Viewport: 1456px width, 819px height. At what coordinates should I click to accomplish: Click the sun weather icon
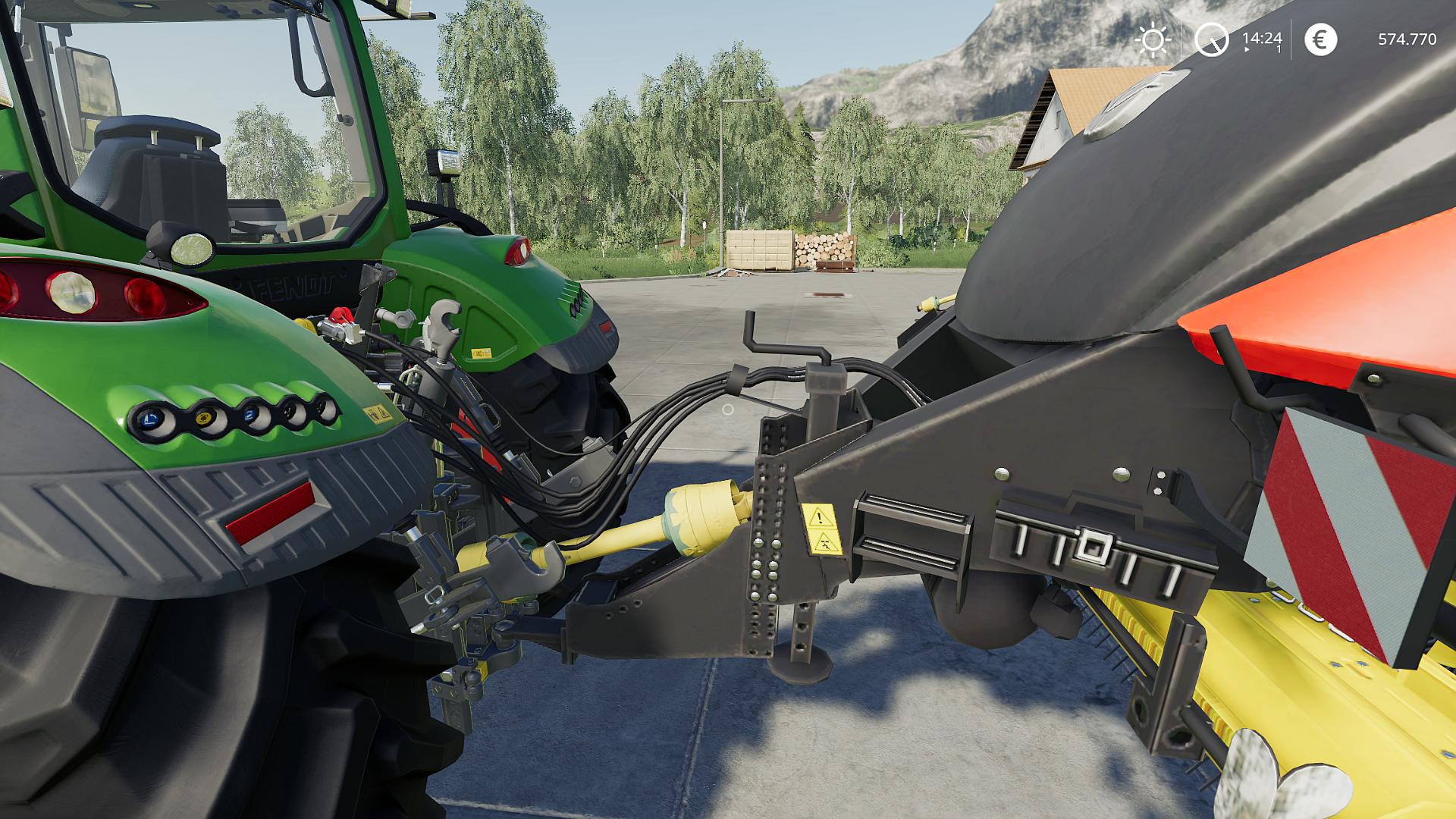(x=1153, y=40)
